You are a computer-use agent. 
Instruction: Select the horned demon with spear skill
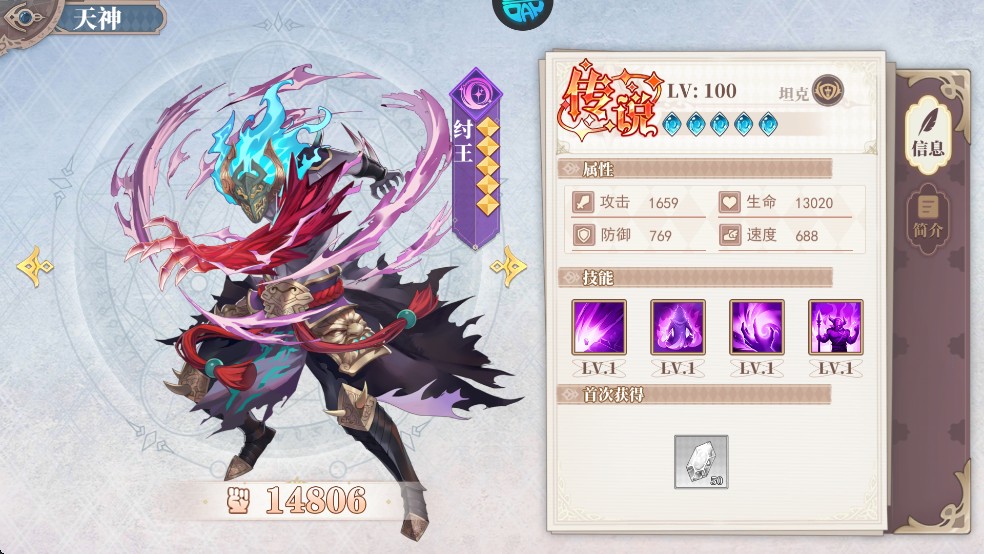(x=836, y=327)
